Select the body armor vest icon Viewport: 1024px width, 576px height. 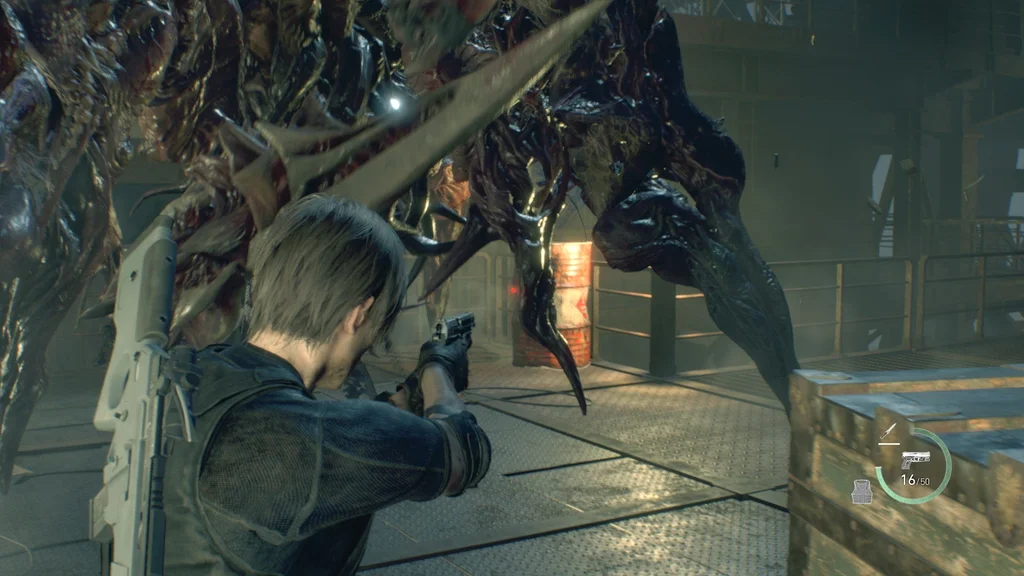pos(861,491)
